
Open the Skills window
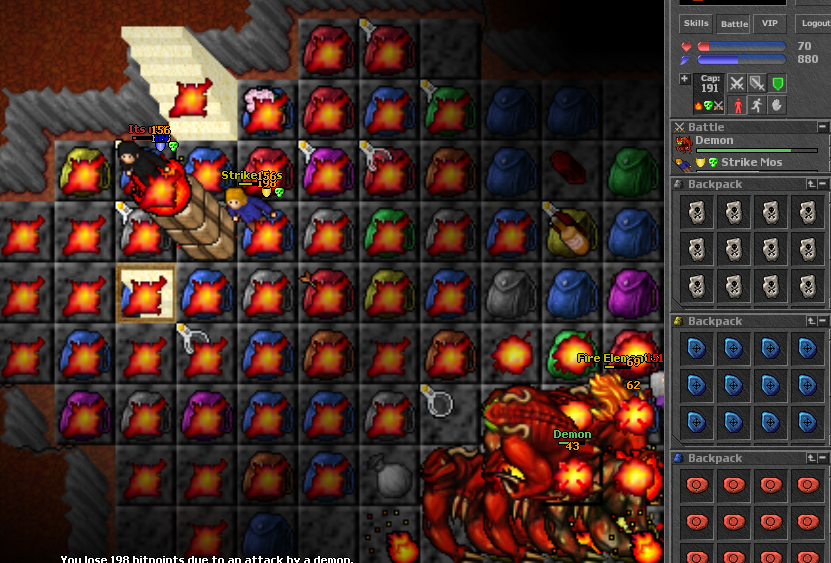point(697,23)
